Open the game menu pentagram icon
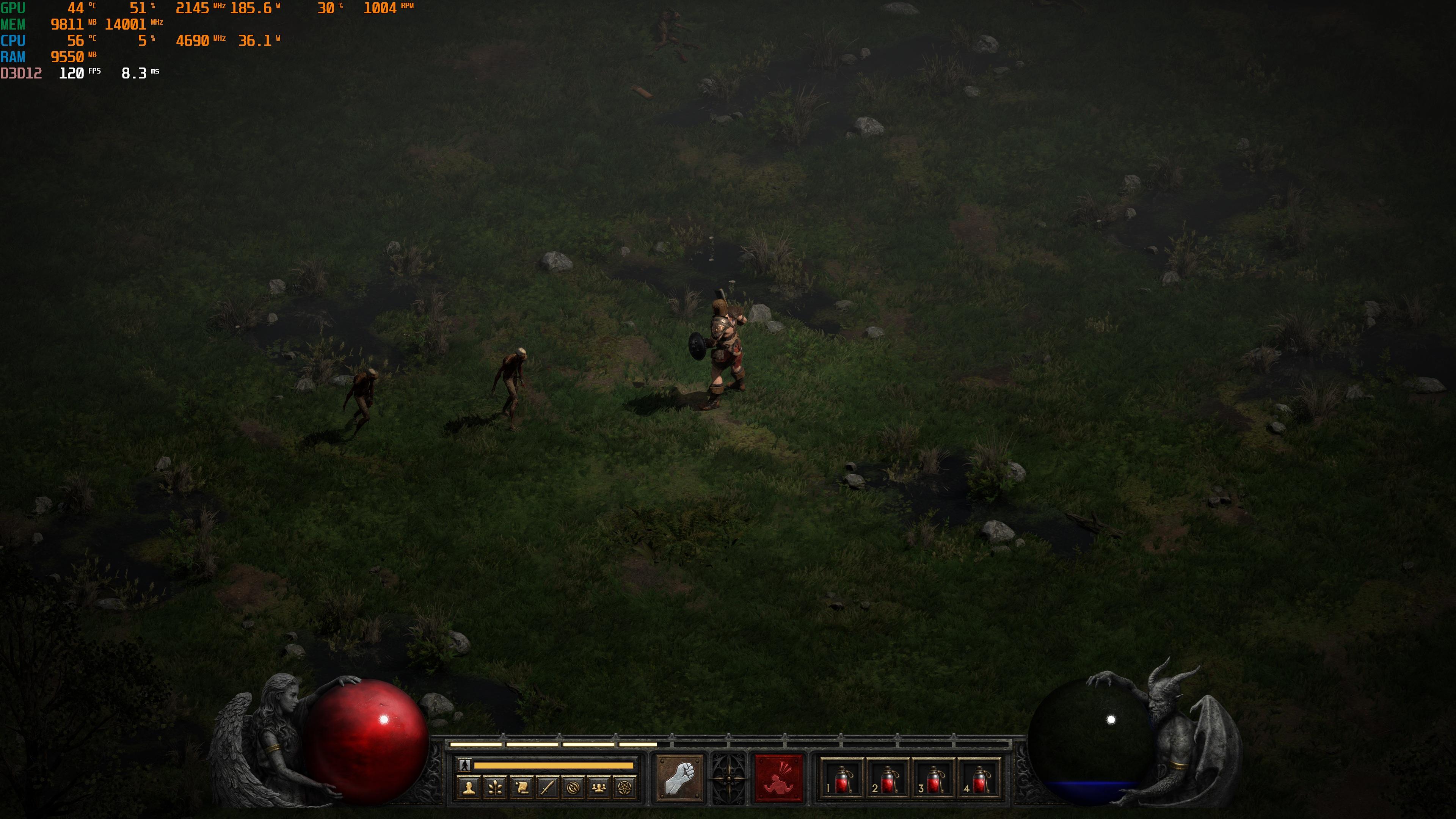The image size is (1456, 819). pyautogui.click(x=624, y=788)
